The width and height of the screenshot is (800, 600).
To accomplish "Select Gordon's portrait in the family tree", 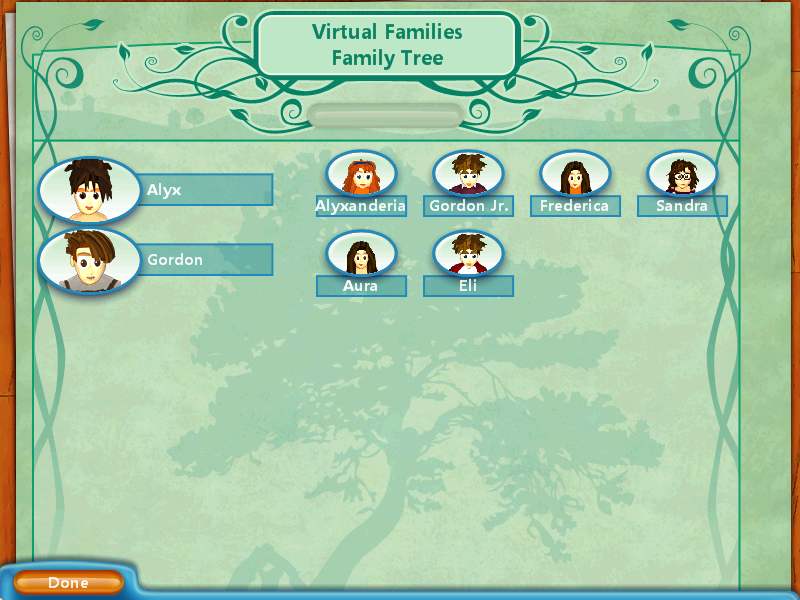I will [89, 261].
